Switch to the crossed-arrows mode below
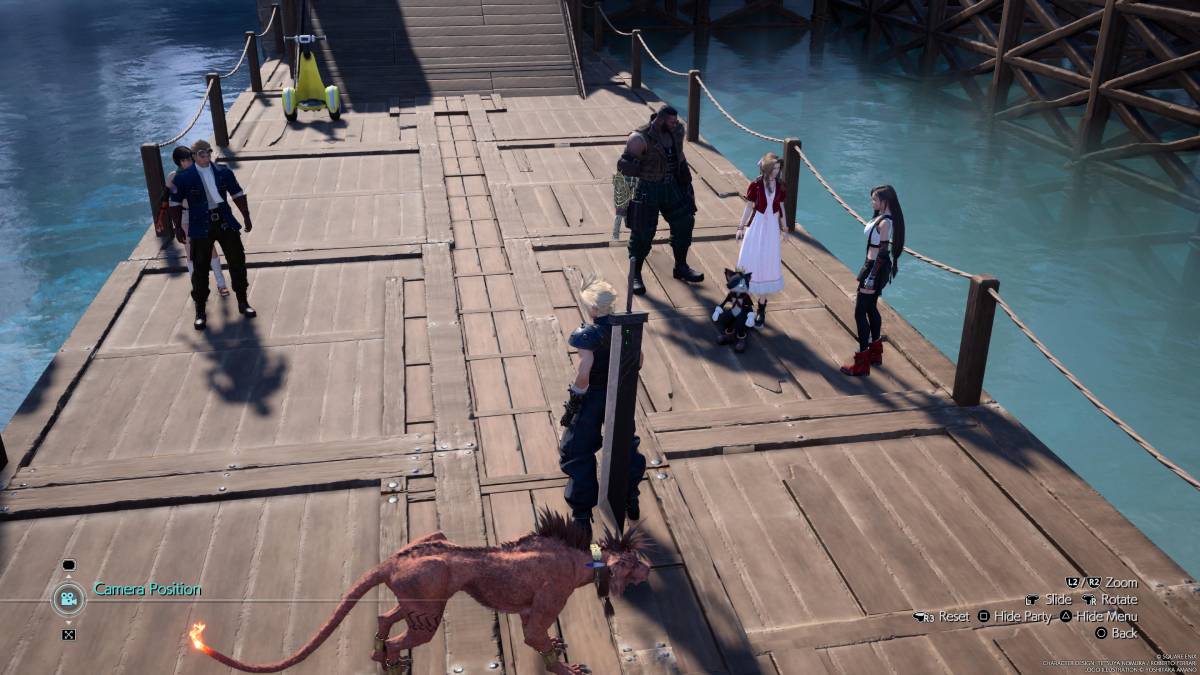 (68, 633)
